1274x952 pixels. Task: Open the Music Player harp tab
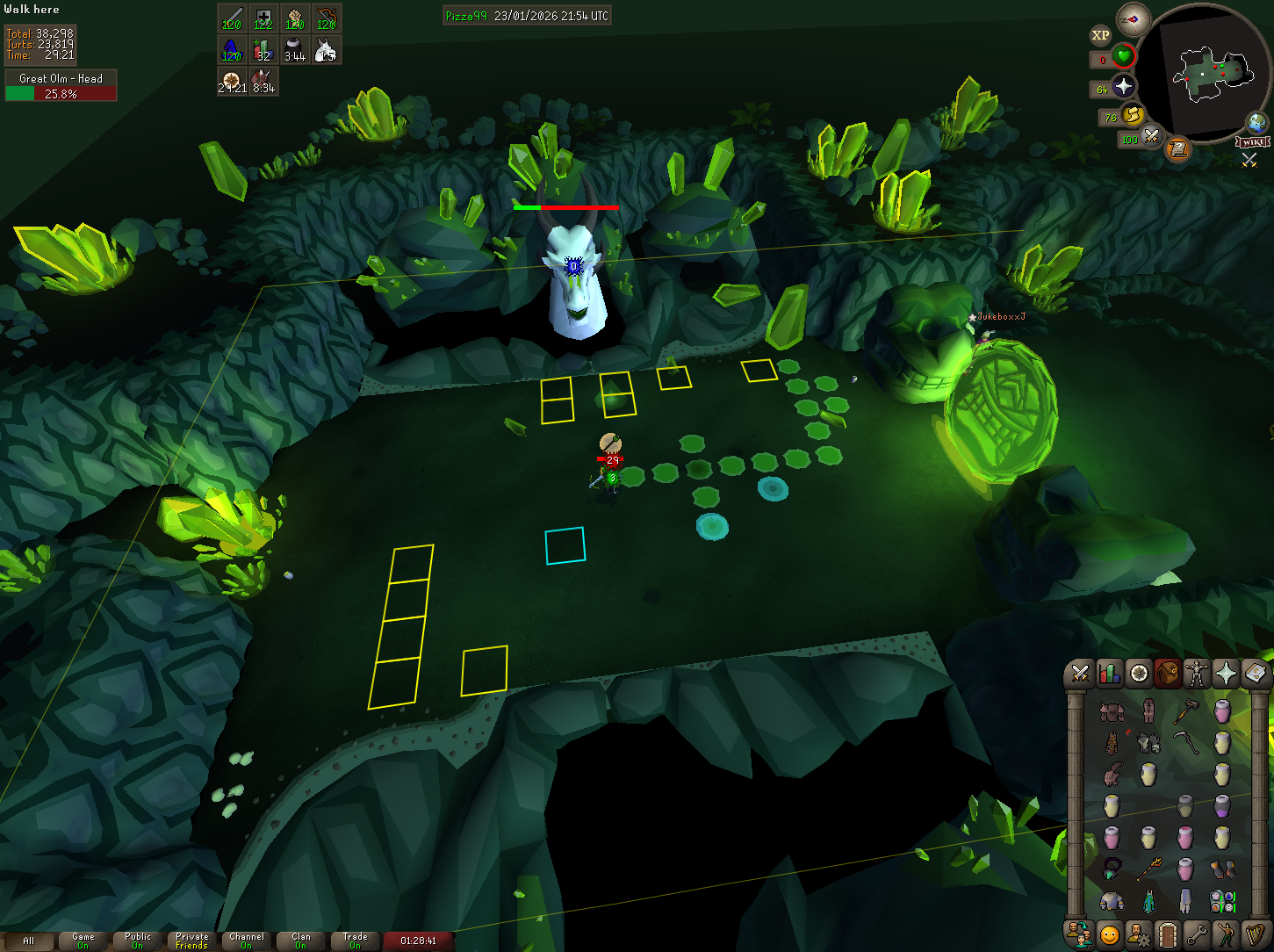point(1256,934)
